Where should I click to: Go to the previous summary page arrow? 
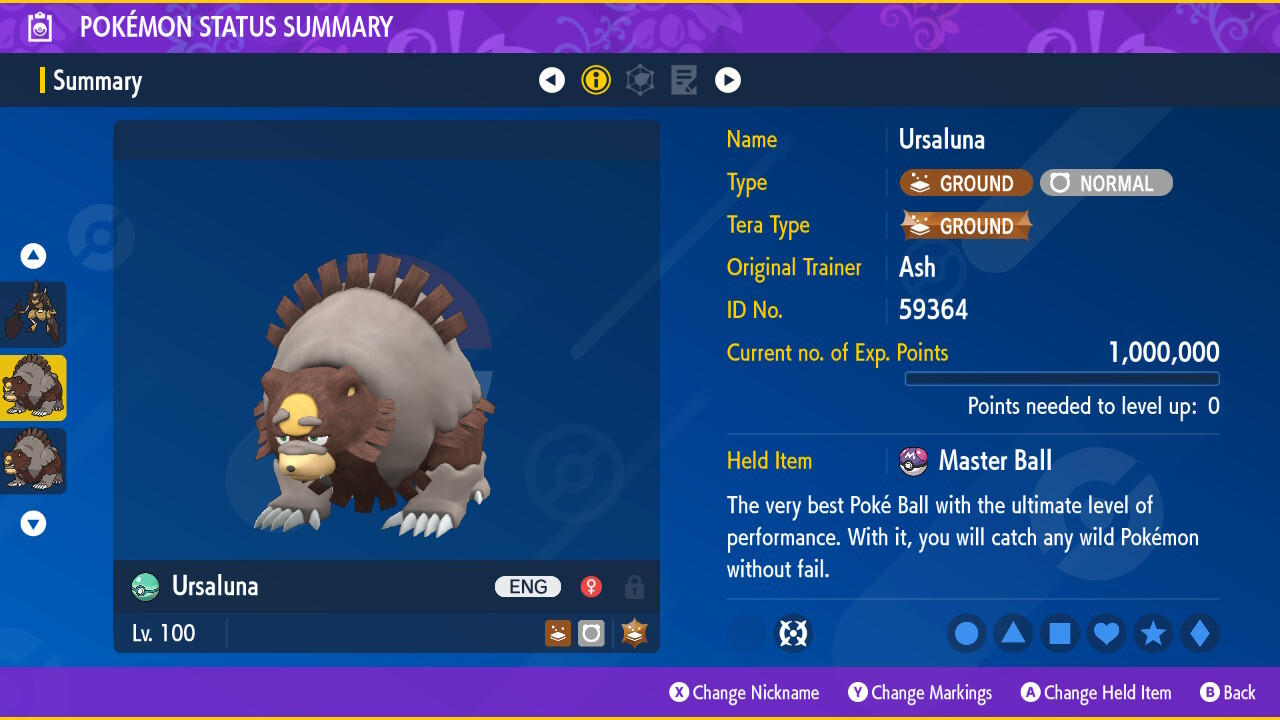pyautogui.click(x=552, y=80)
